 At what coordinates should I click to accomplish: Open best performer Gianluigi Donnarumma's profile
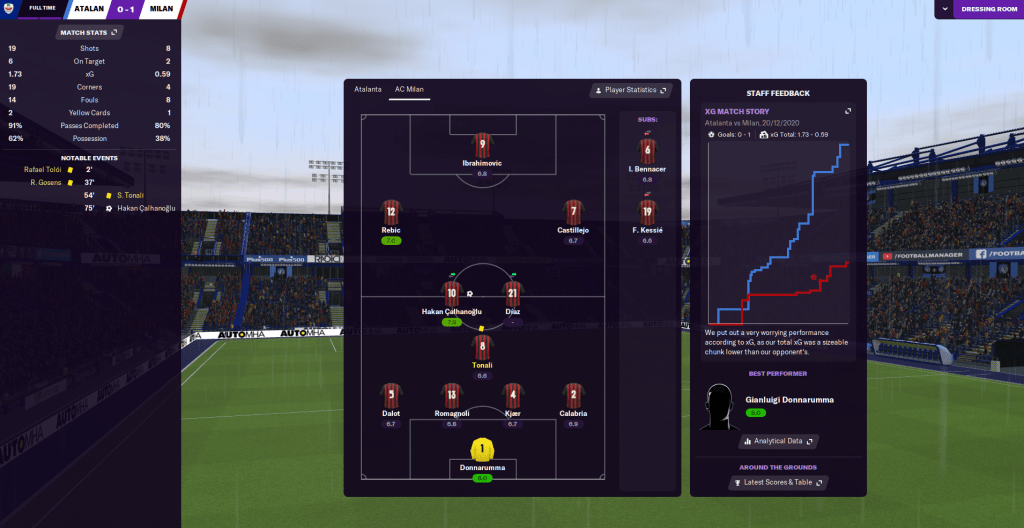pos(789,400)
